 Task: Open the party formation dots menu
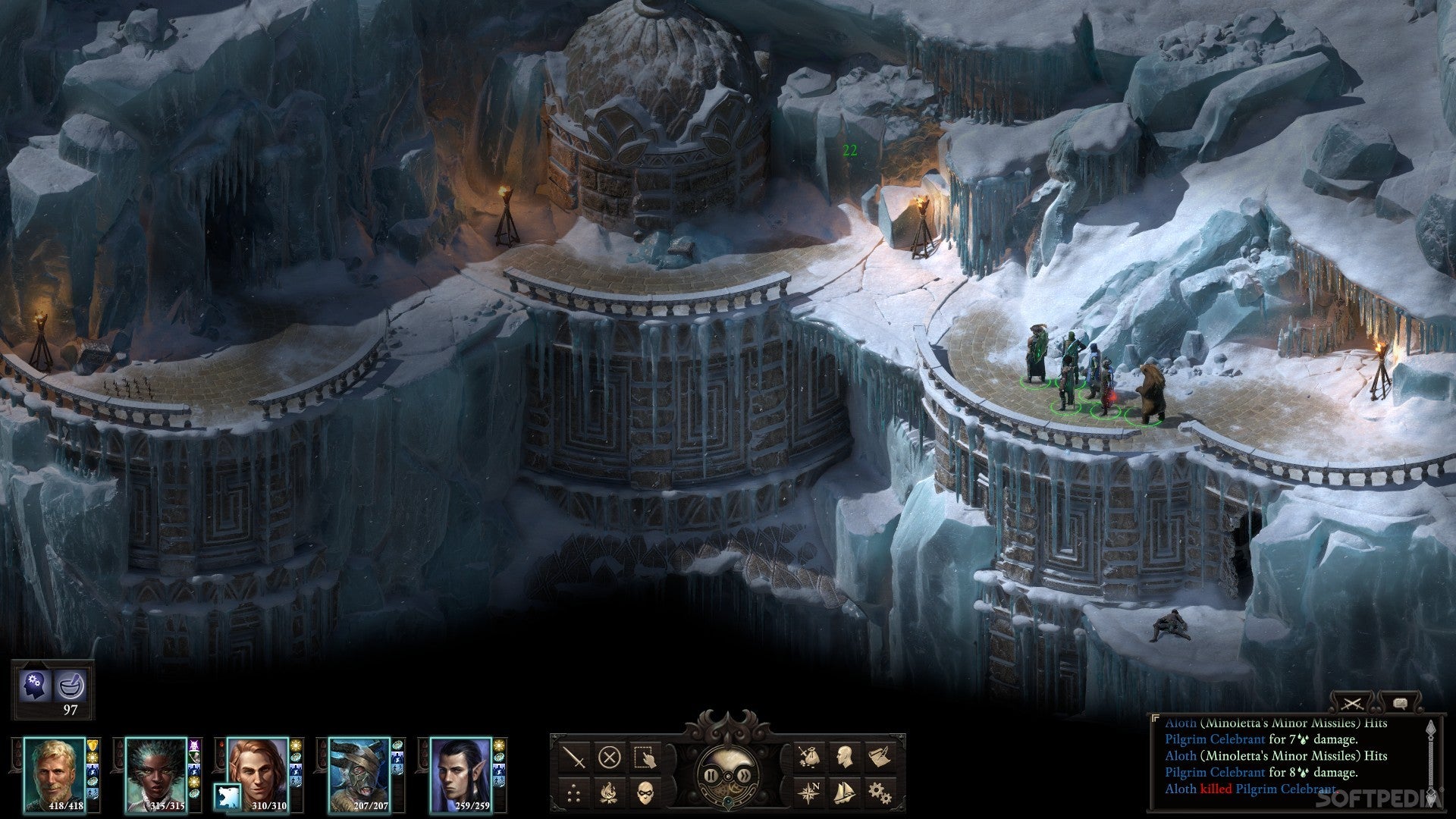573,793
